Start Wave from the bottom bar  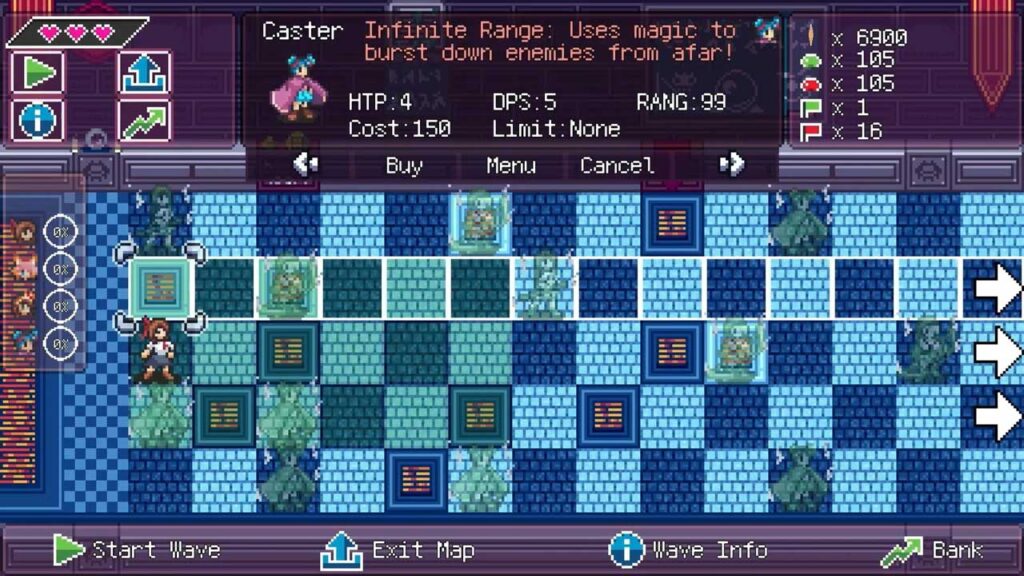[137, 550]
